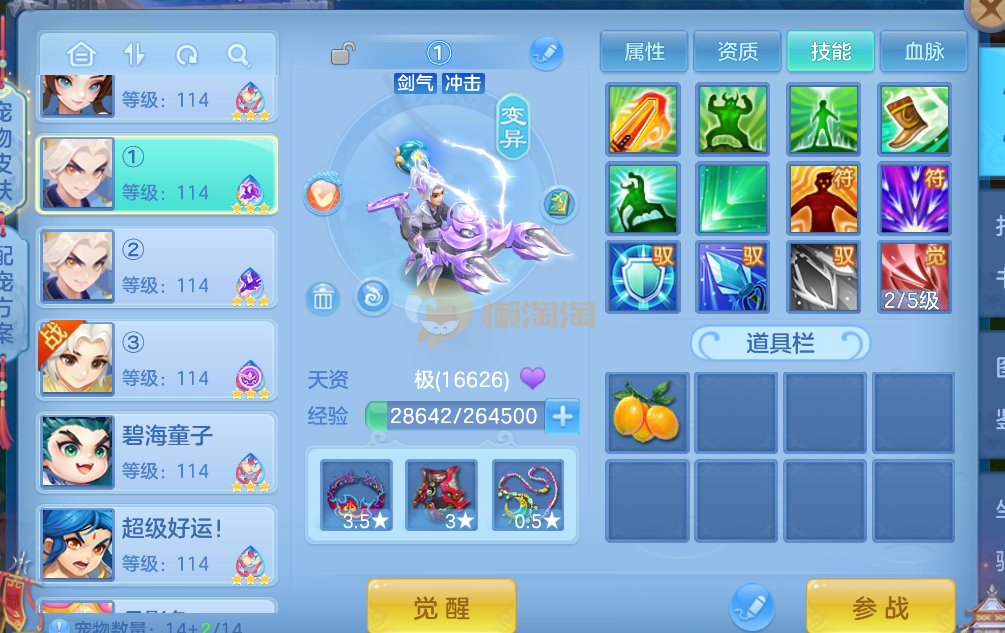Click the 2/5级 skill icon

click(x=914, y=276)
